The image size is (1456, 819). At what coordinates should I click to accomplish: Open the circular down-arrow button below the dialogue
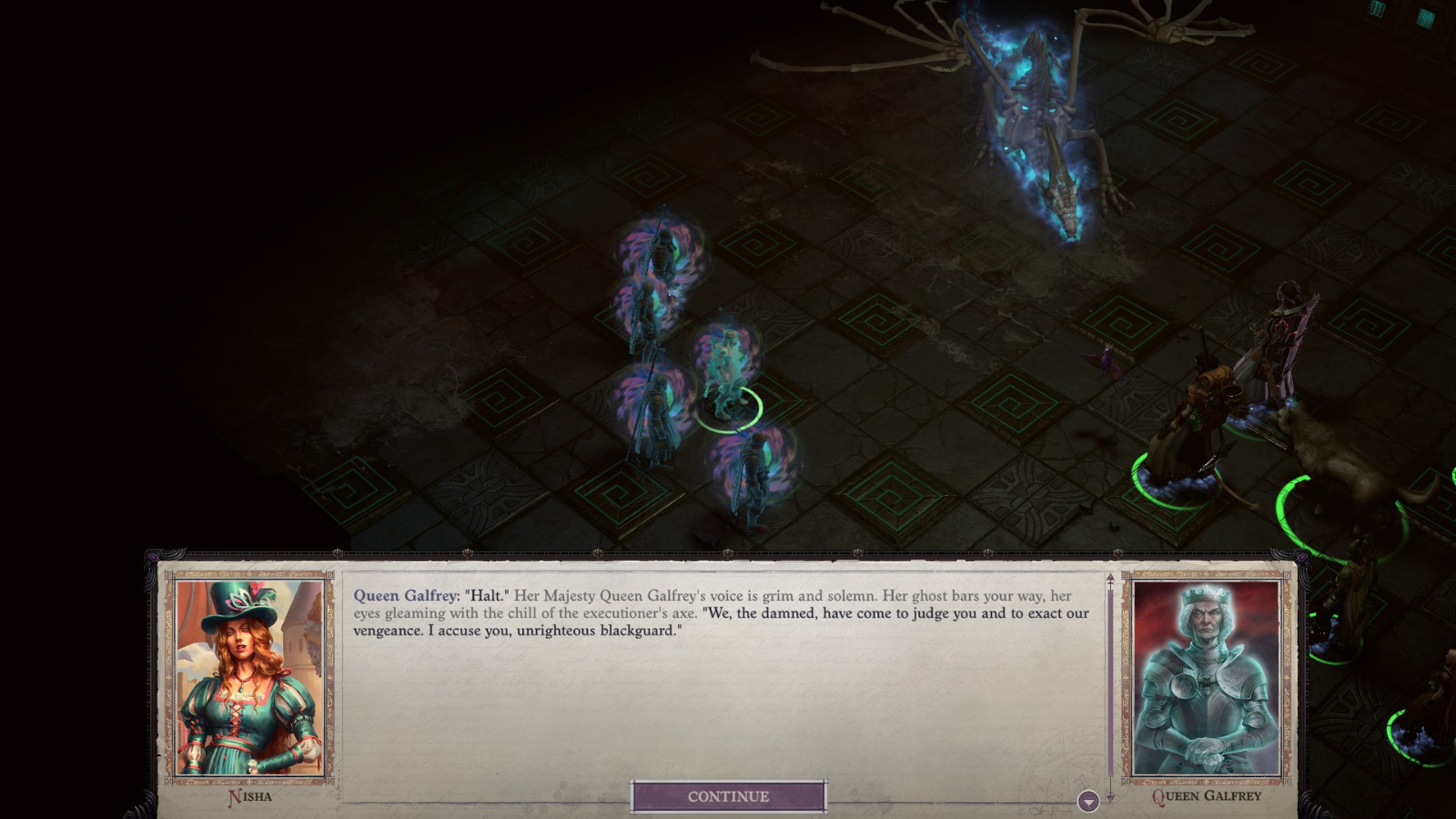pos(1087,803)
